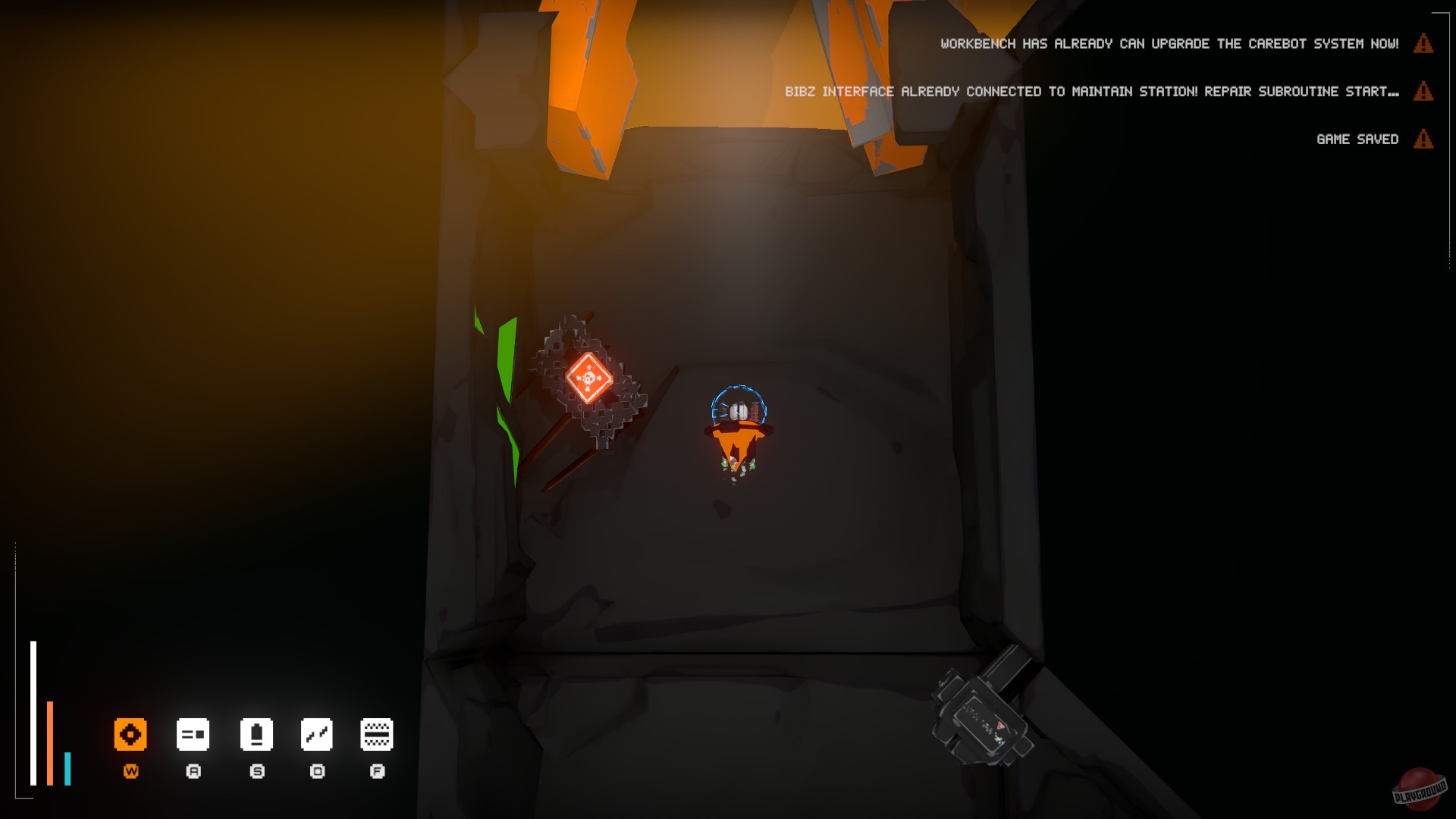Screen dimensions: 1456x819
Task: Select the A ID-card item slot
Action: [x=193, y=733]
